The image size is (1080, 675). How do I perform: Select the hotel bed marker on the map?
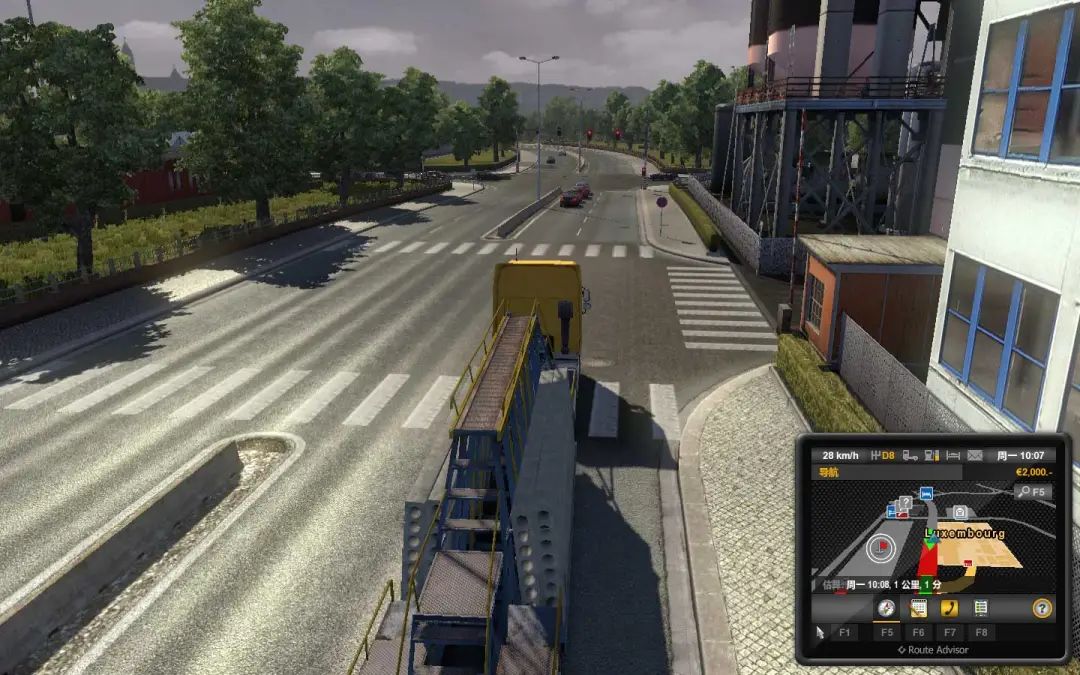tap(927, 494)
